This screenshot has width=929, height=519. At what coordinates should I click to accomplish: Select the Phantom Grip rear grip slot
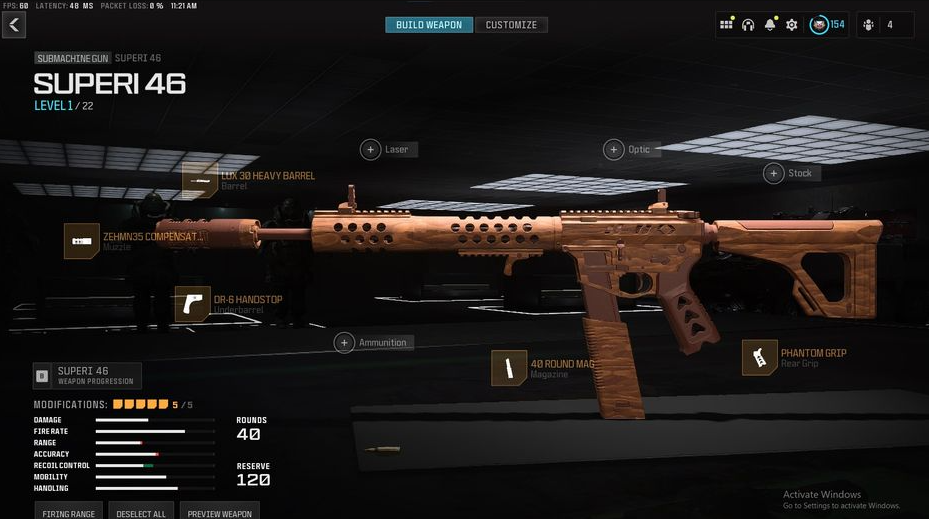click(760, 358)
